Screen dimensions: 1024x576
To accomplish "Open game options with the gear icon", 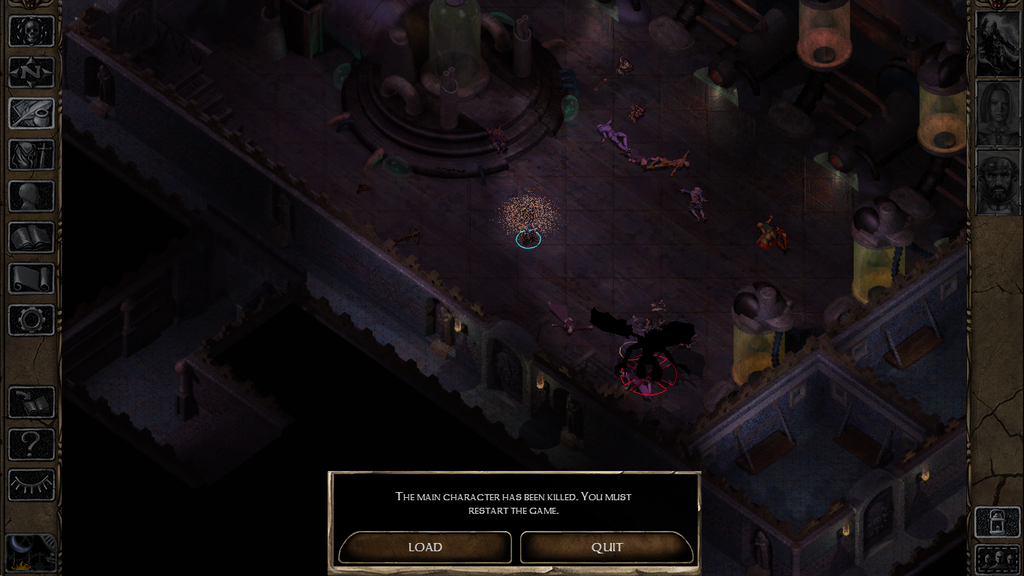I will tap(31, 320).
